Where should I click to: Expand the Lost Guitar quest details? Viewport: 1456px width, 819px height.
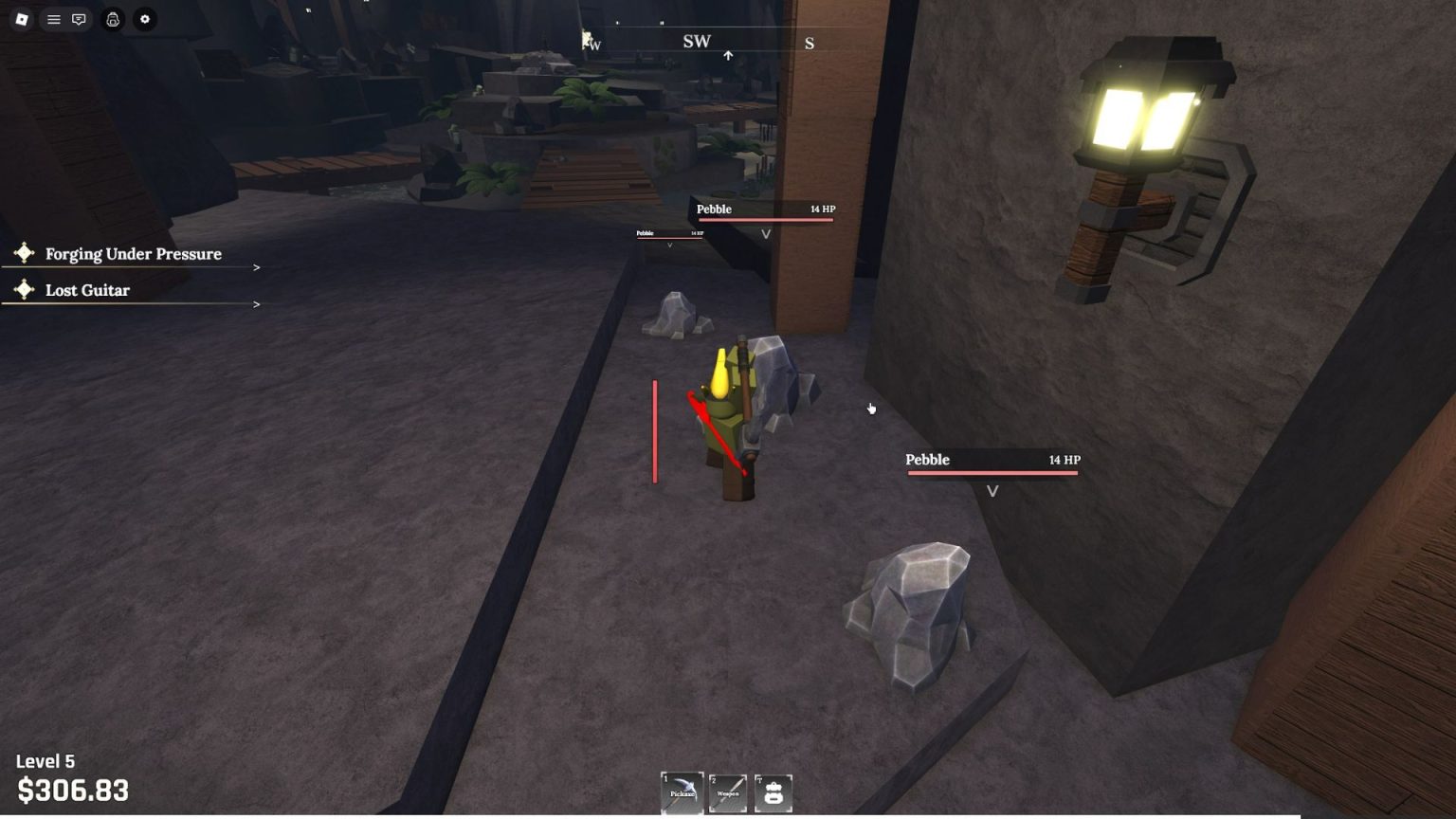[256, 304]
